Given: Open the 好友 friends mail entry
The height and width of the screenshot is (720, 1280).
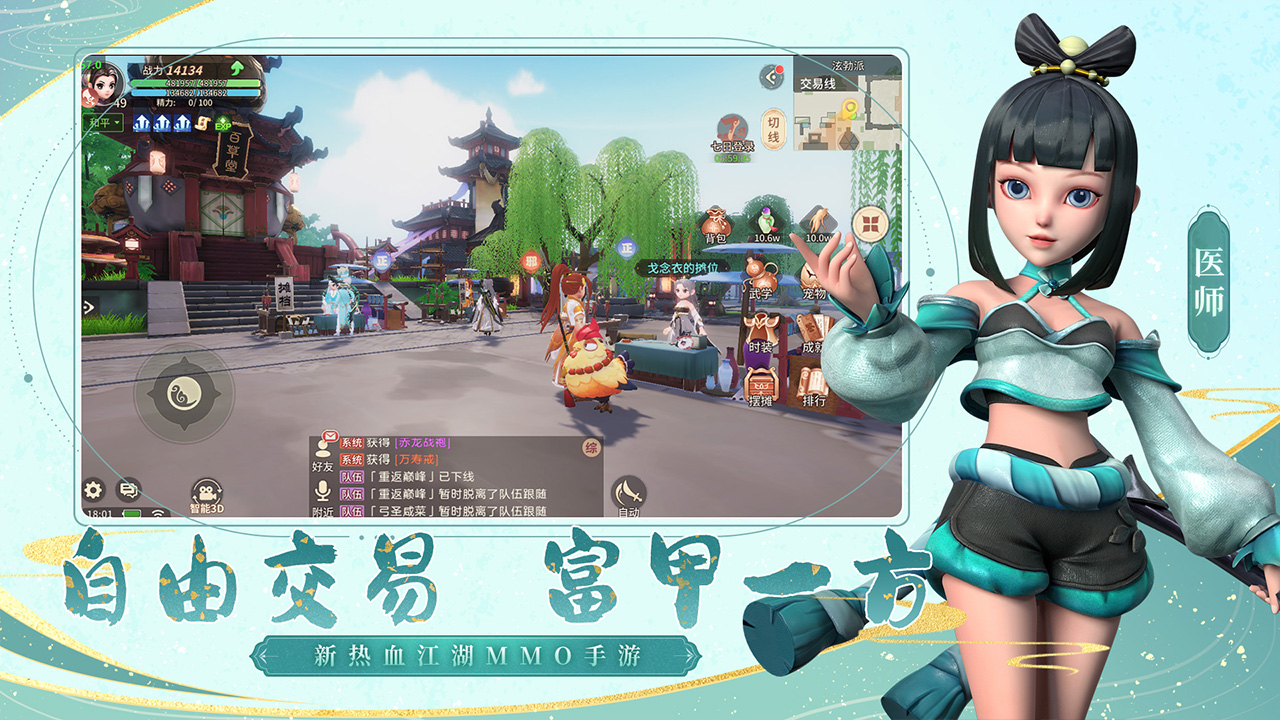Looking at the screenshot, I should [323, 452].
